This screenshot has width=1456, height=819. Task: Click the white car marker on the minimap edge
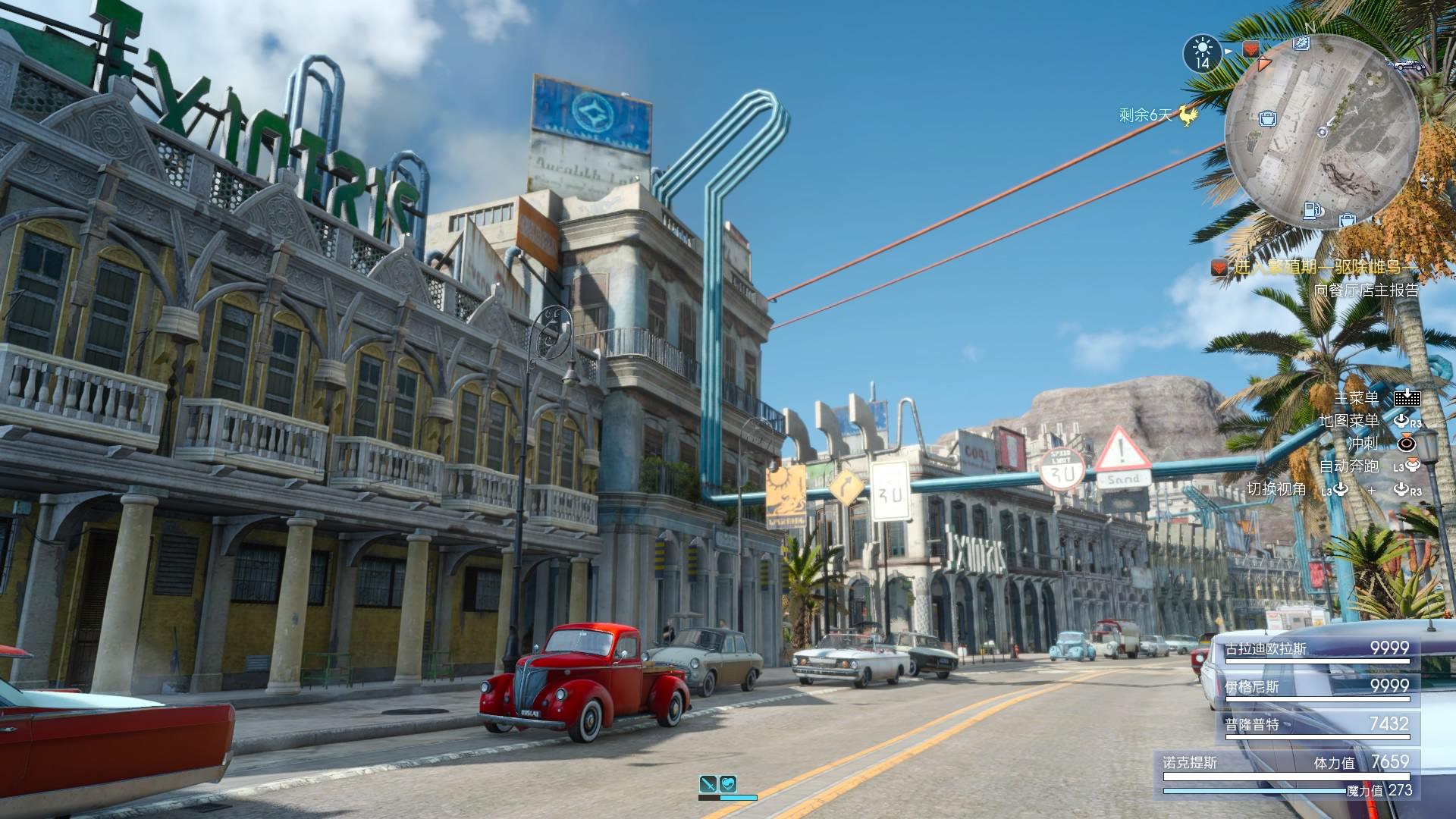(x=1407, y=64)
